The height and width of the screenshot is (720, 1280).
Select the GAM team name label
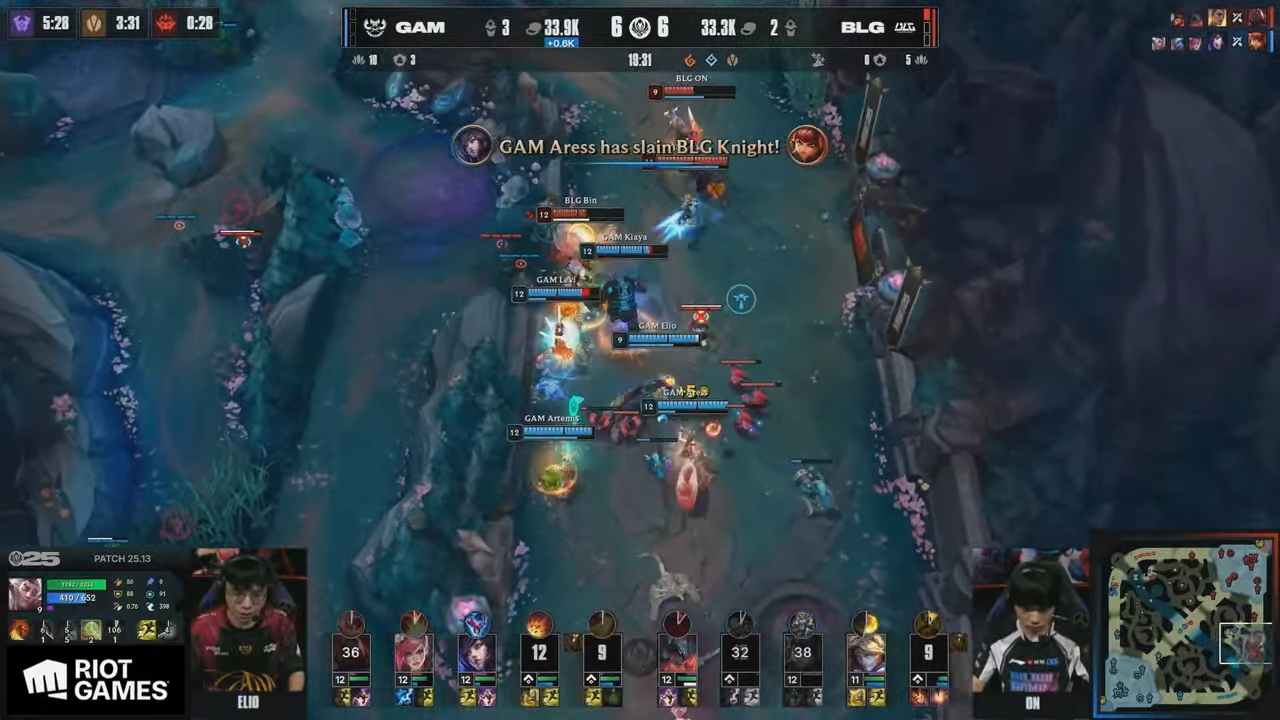pos(421,27)
